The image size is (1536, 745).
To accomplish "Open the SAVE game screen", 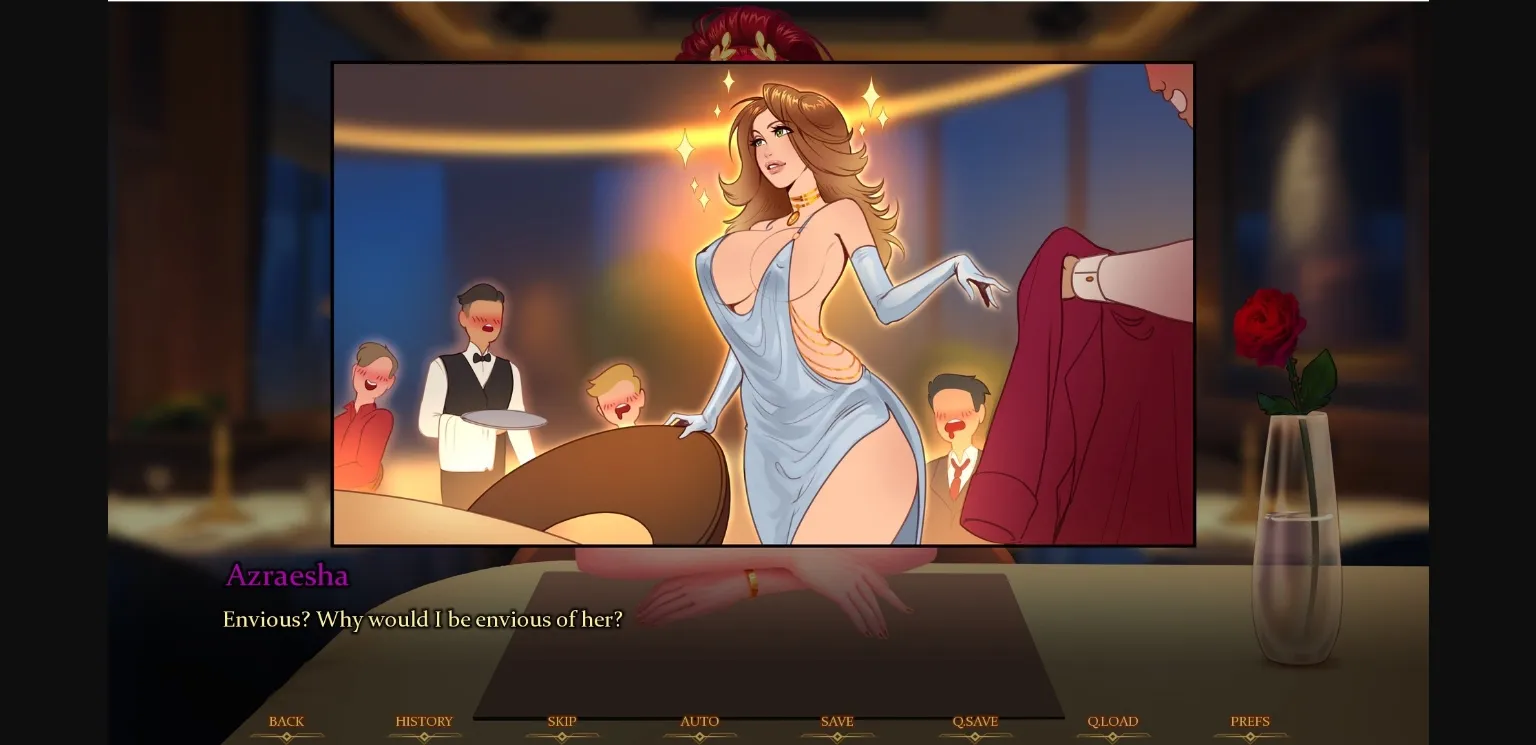I will [837, 720].
